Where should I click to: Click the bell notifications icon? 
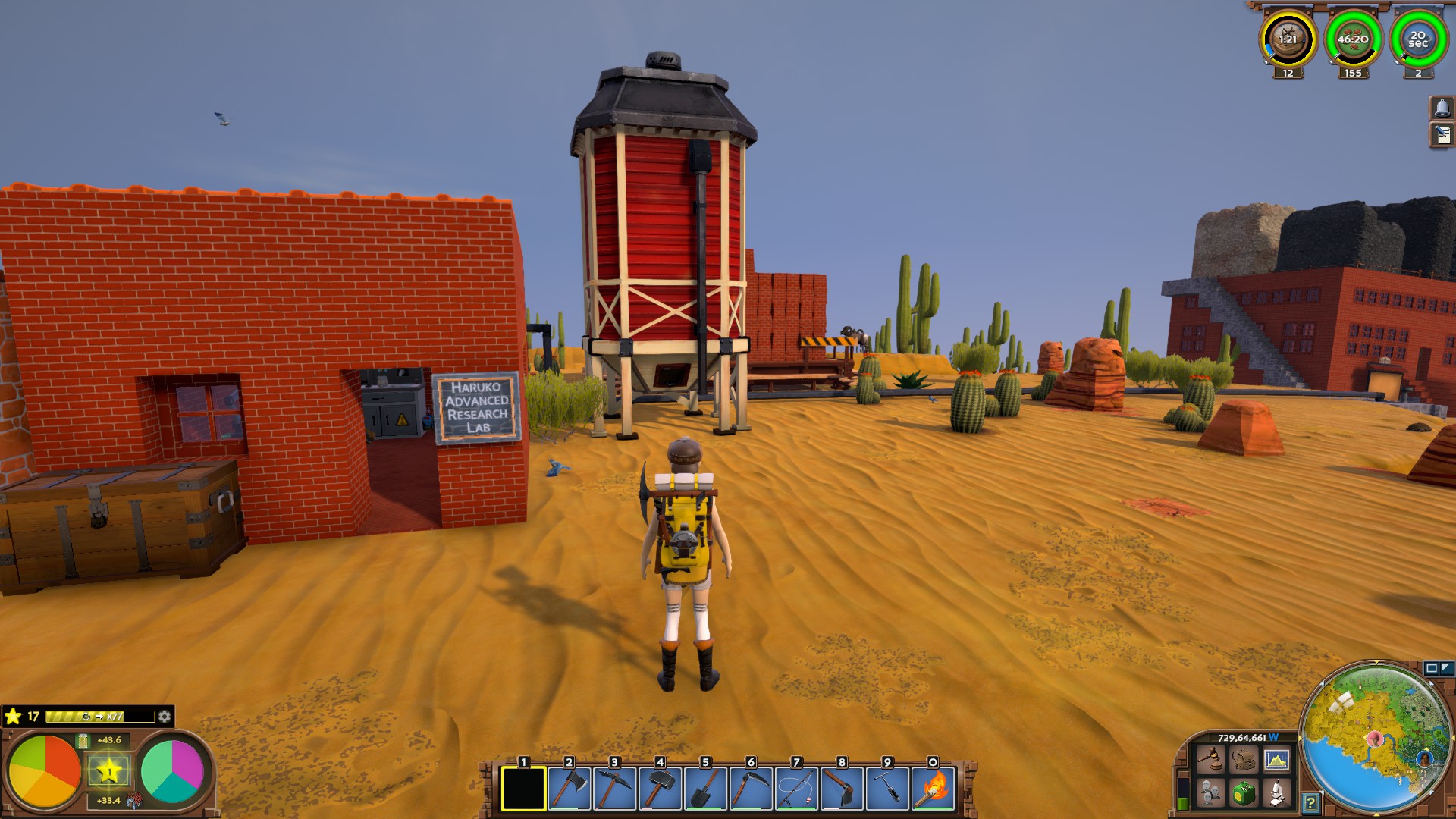1442,108
